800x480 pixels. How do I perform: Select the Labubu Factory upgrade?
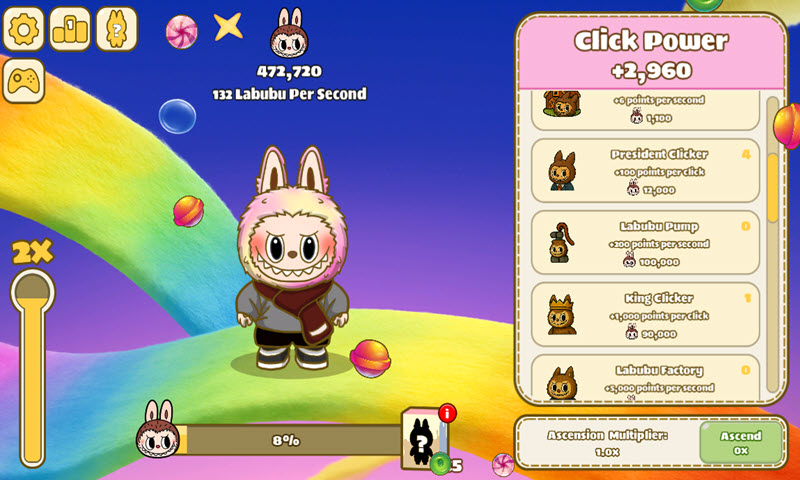[x=644, y=378]
